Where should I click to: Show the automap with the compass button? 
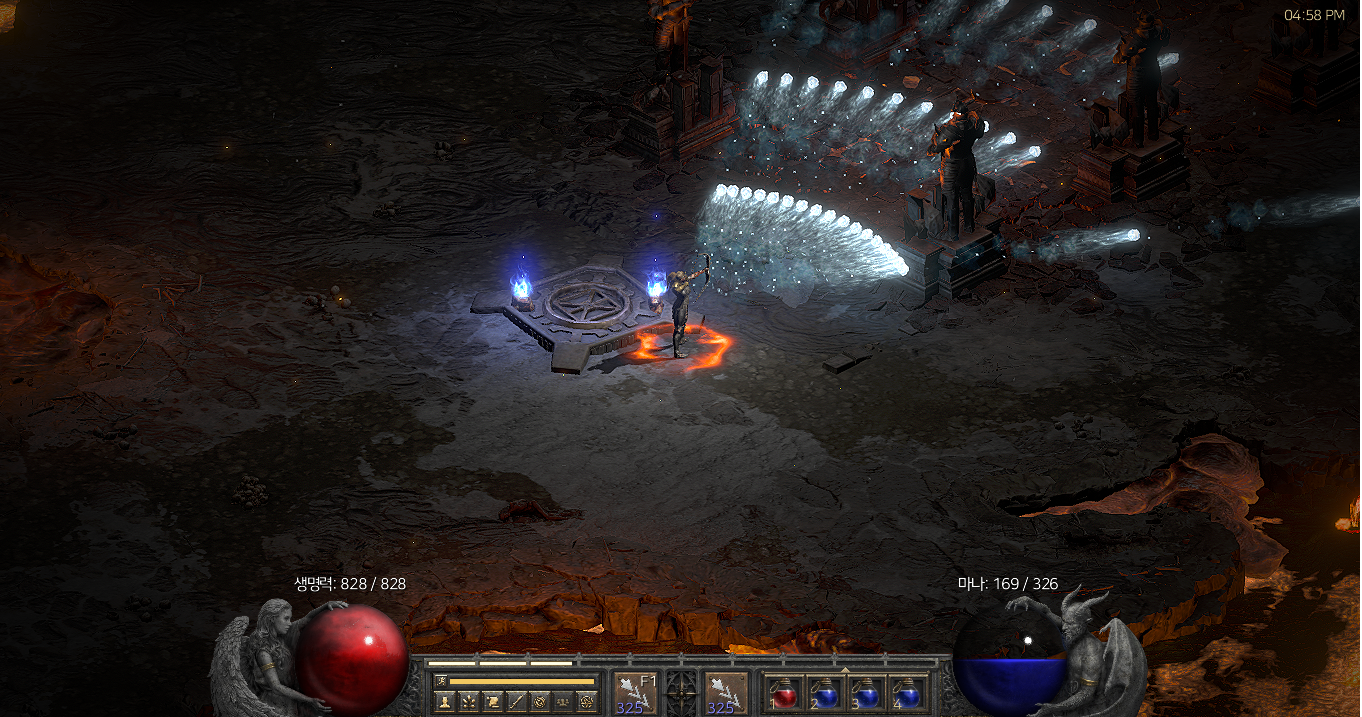click(540, 701)
